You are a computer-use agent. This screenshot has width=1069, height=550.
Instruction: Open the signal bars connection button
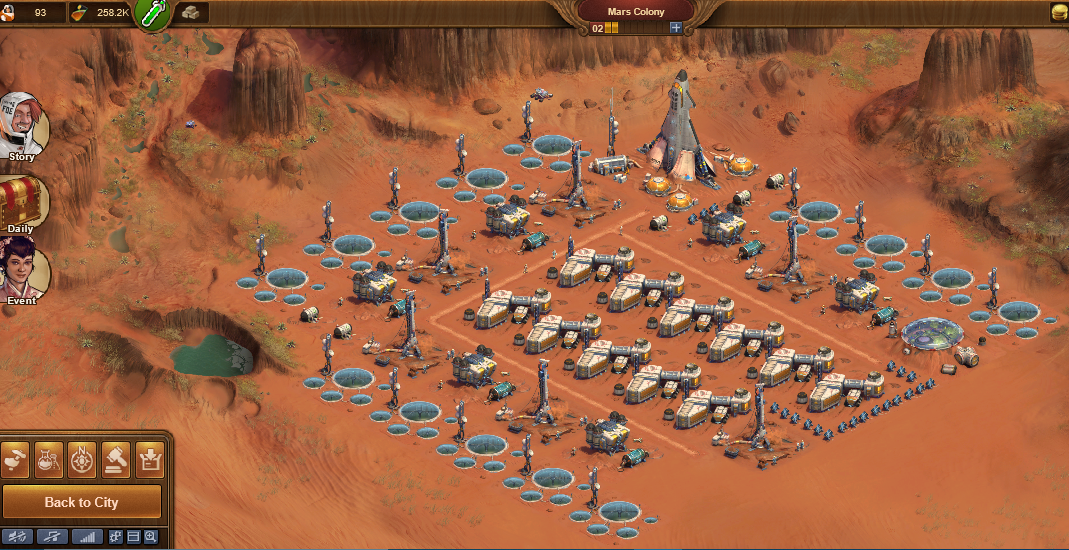coord(88,537)
